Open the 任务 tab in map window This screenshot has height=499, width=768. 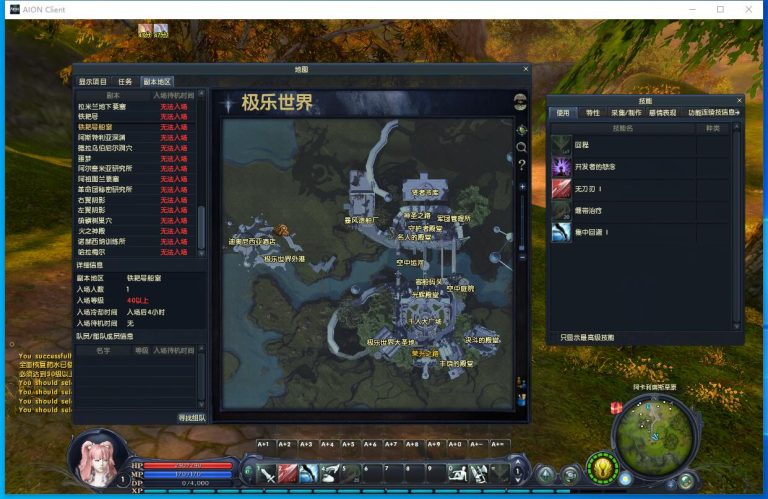125,82
